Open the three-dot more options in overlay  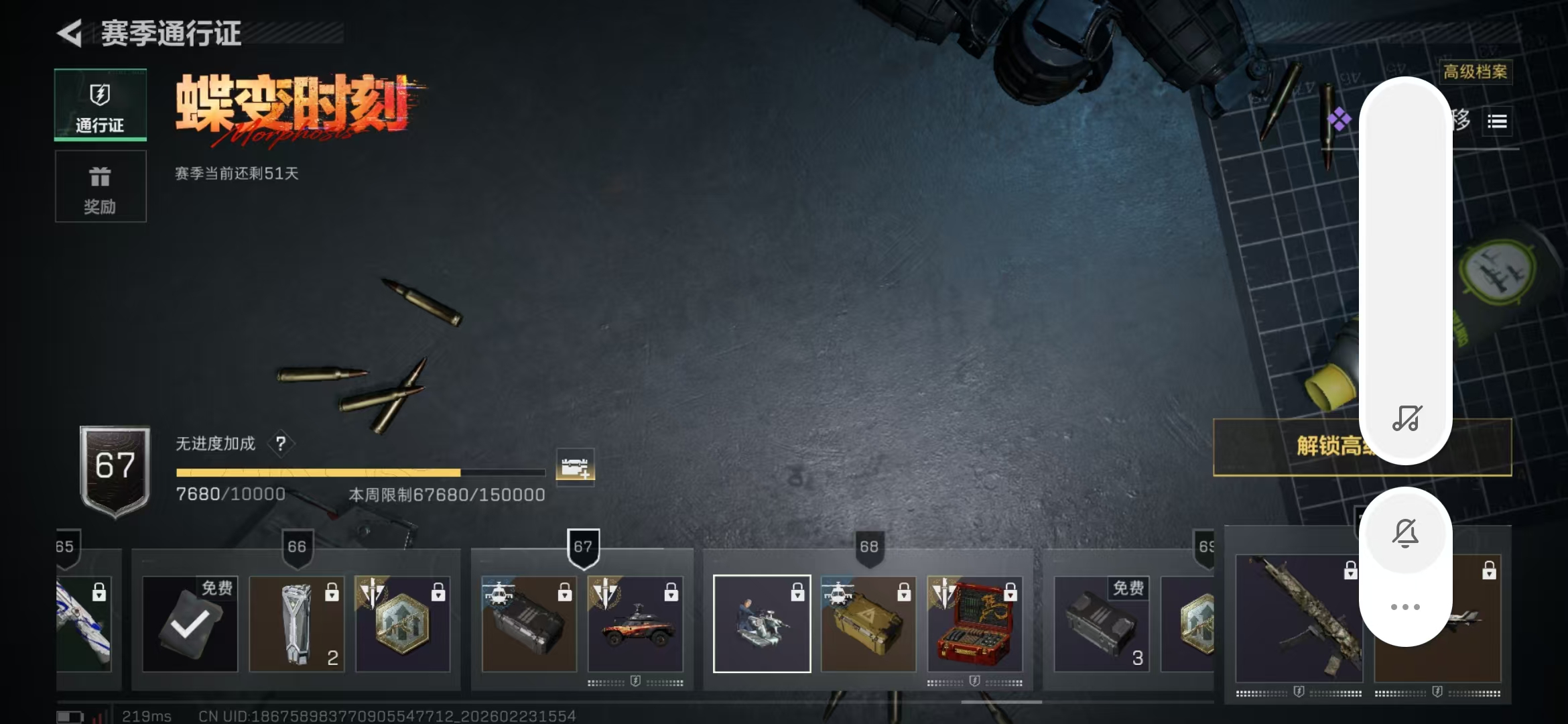[1405, 607]
